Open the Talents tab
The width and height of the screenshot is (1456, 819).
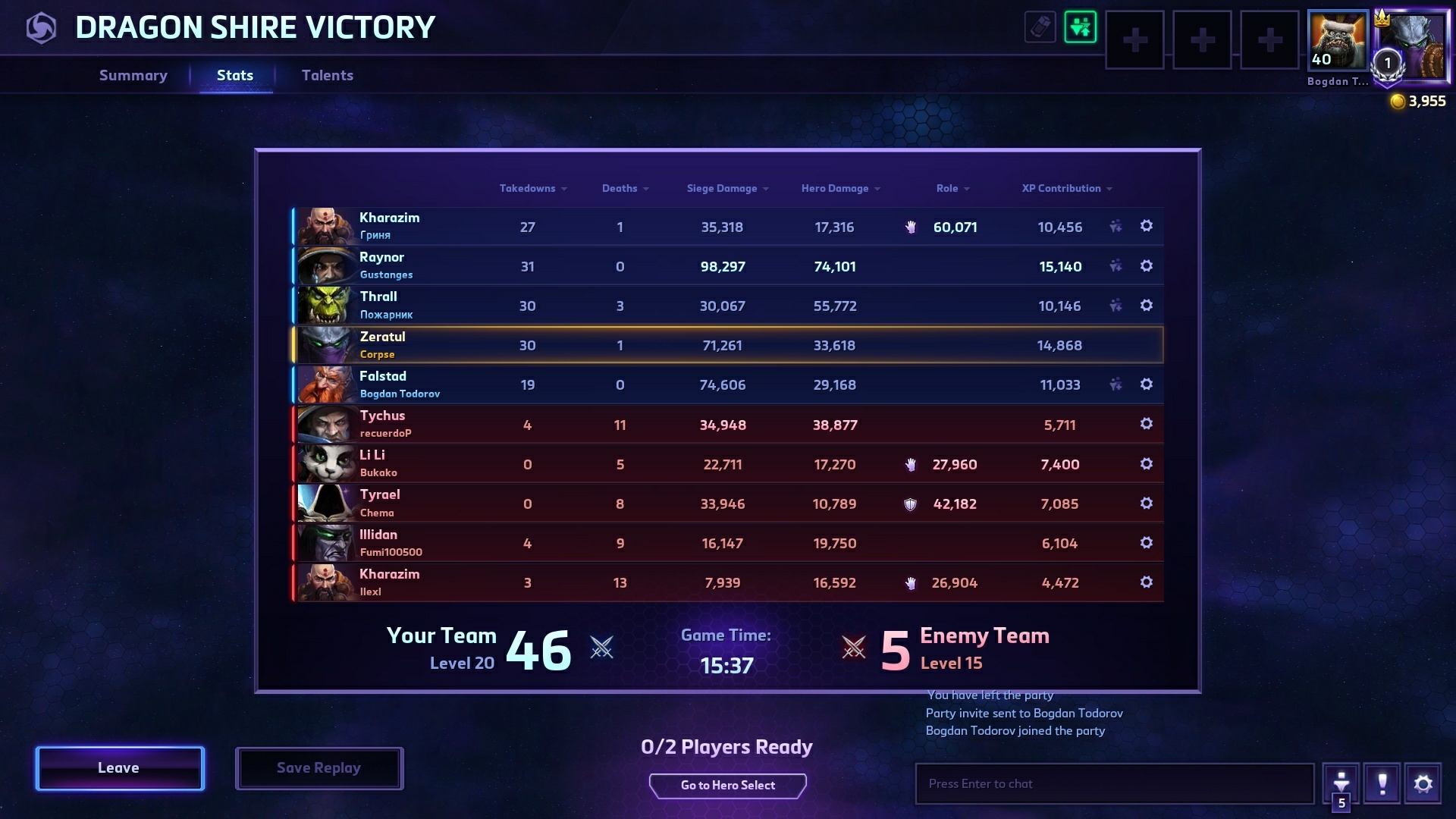click(x=327, y=75)
